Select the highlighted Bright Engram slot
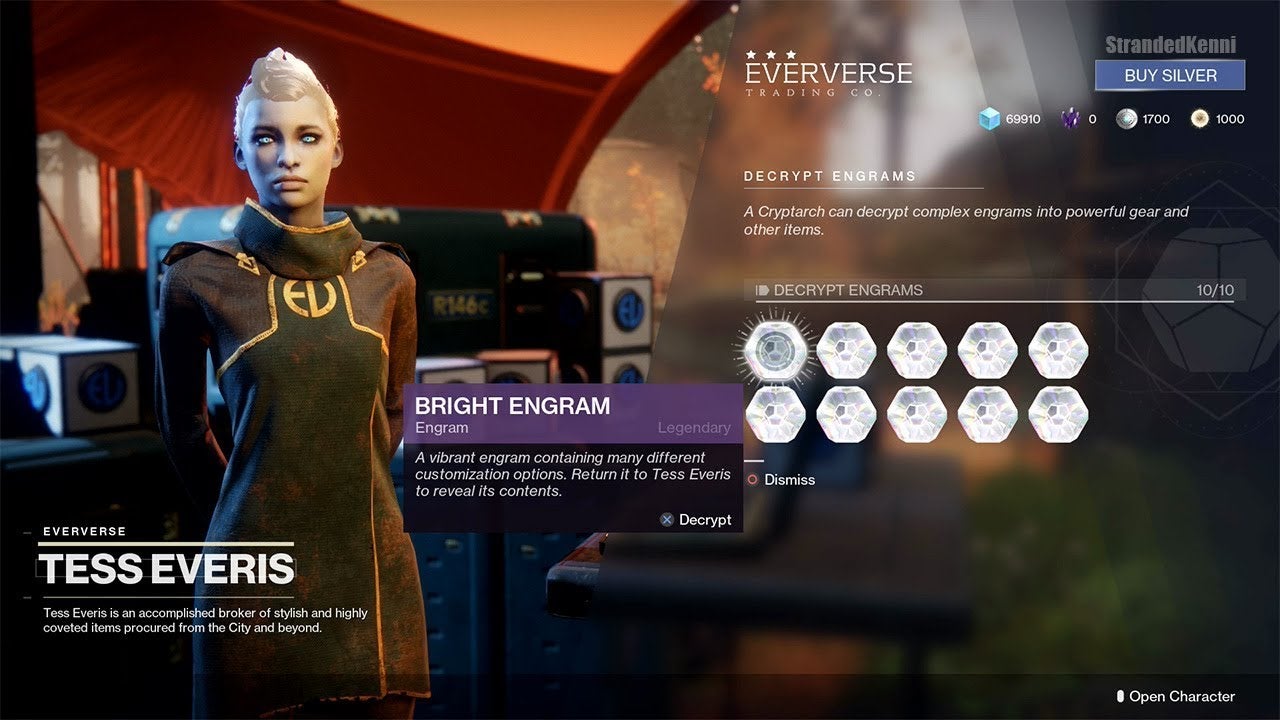The height and width of the screenshot is (720, 1280). [x=775, y=349]
